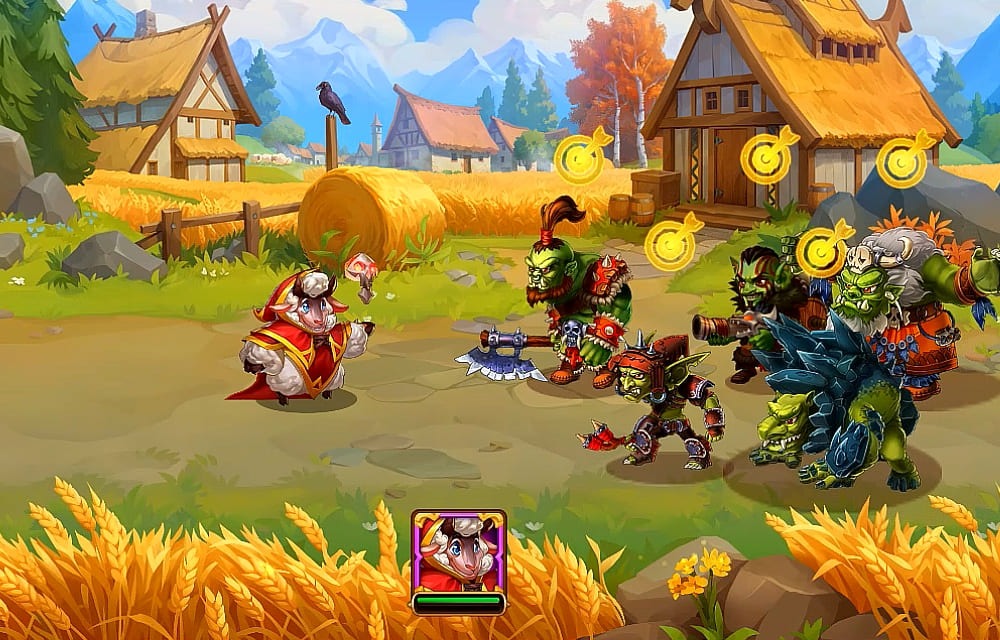This screenshot has width=1000, height=640.
Task: Select the sheep hero portrait card
Action: [459, 556]
